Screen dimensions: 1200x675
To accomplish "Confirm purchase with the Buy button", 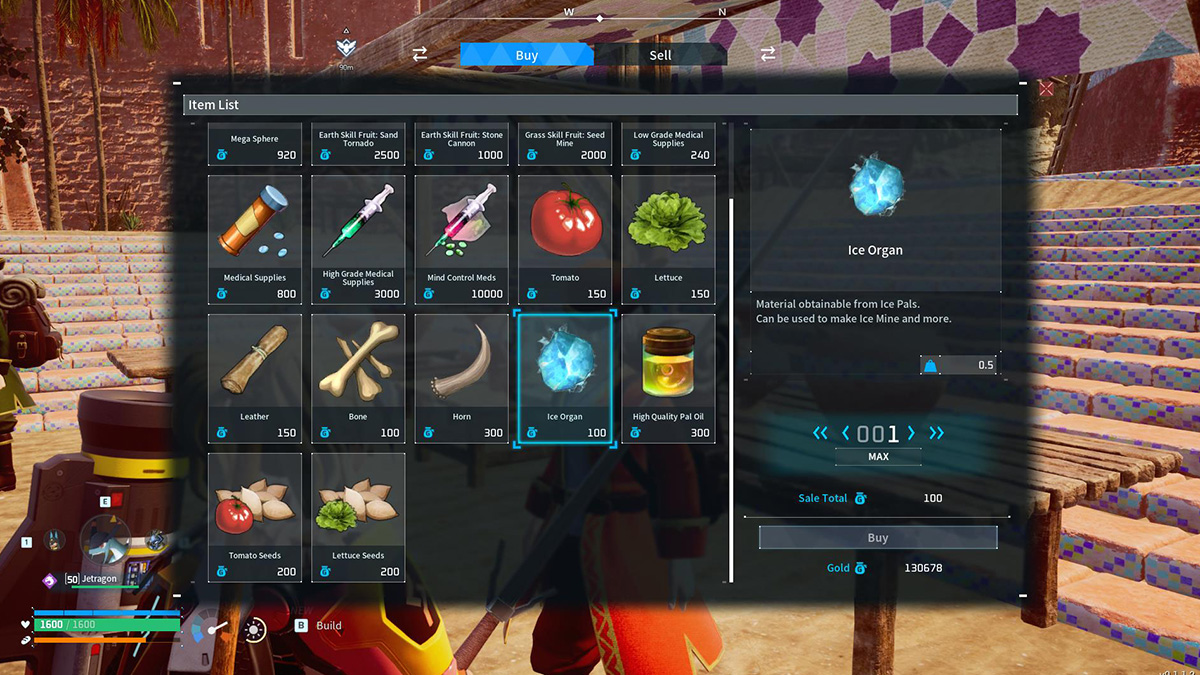I will pos(877,538).
